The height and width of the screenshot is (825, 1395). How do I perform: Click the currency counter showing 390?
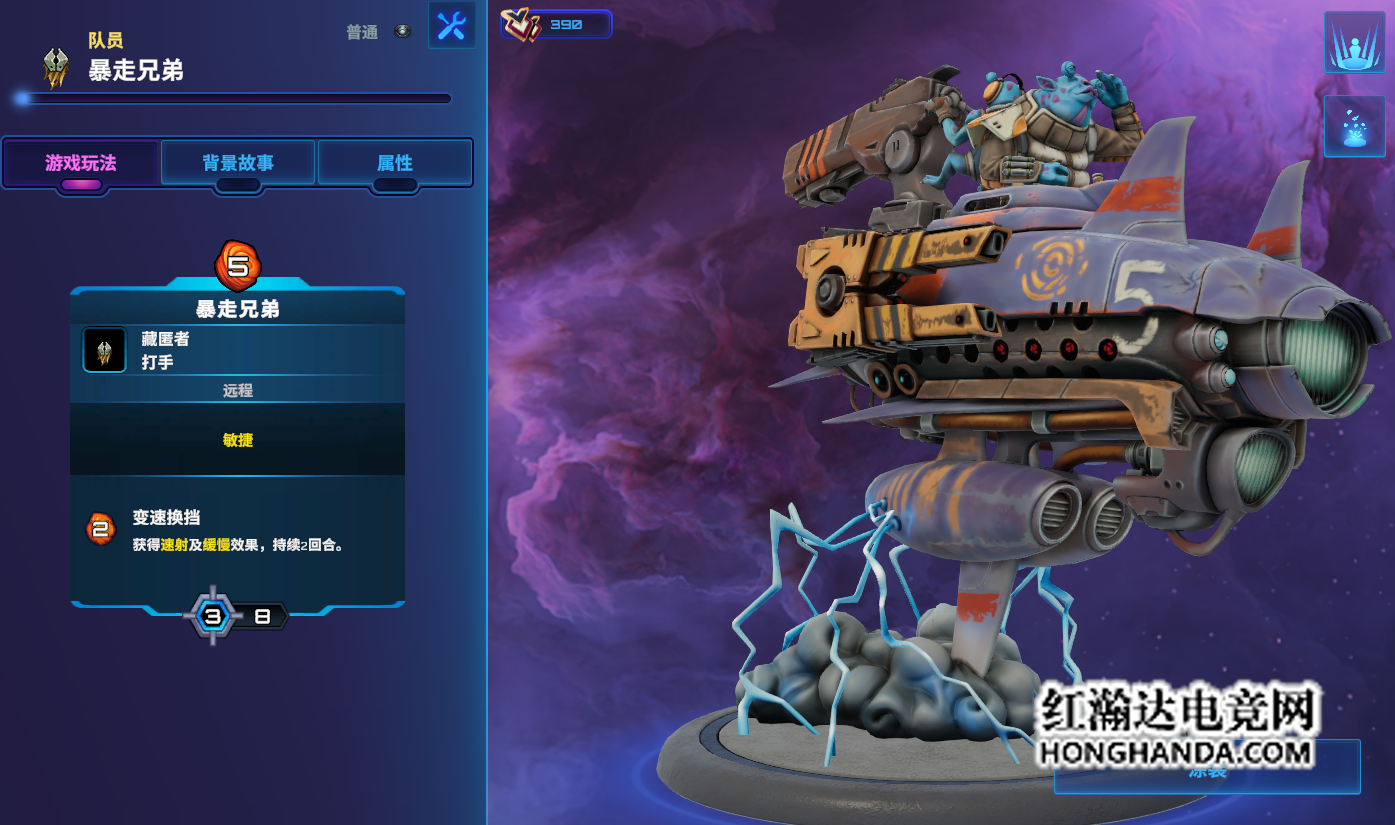(557, 24)
